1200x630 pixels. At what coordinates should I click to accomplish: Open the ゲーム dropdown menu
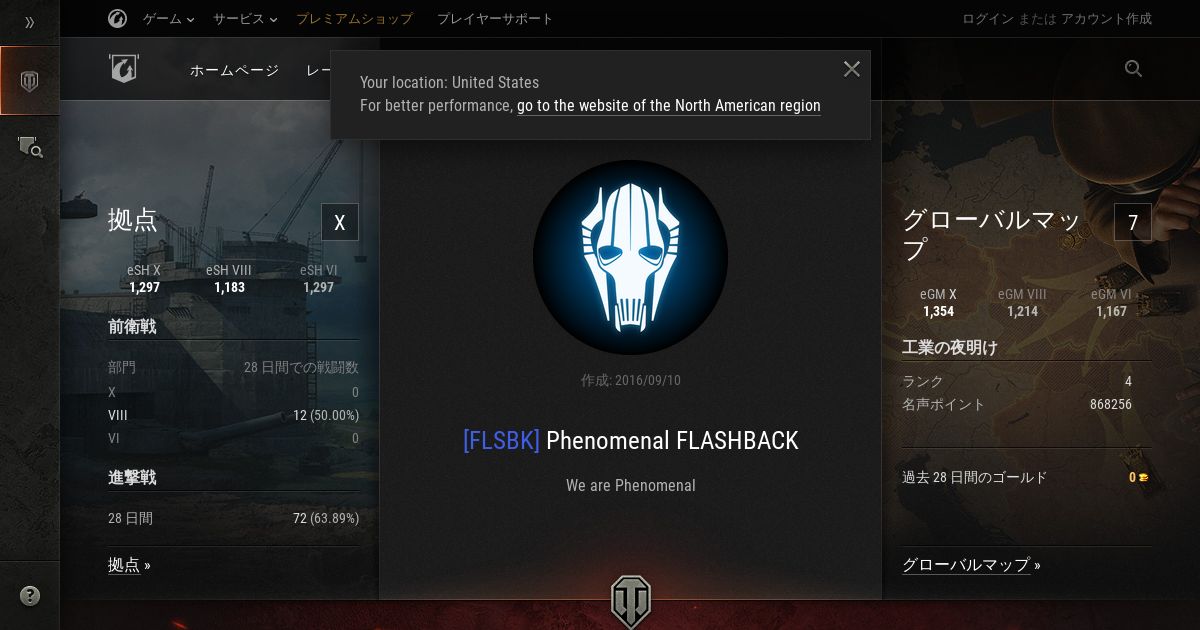[168, 19]
